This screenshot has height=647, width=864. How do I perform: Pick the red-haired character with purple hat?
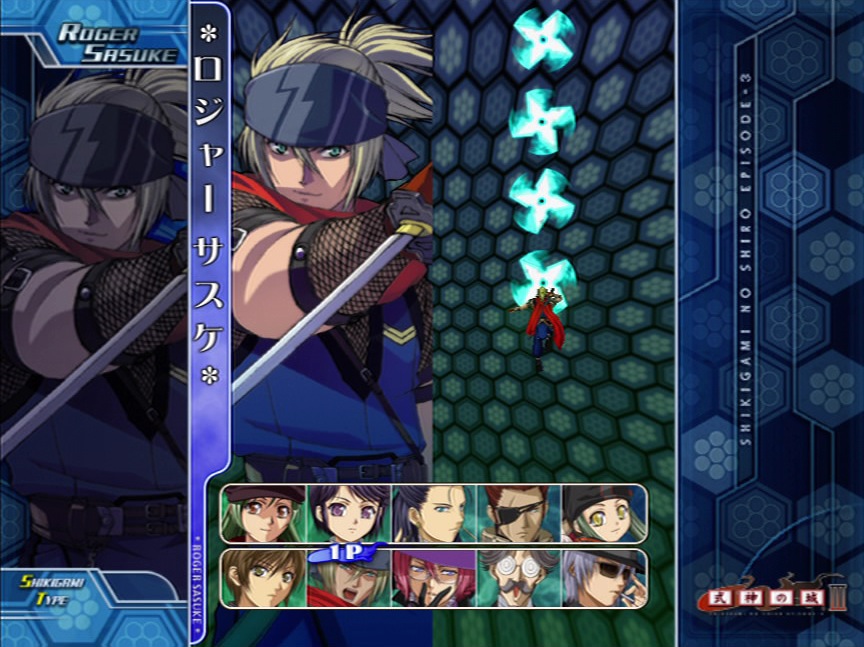tap(434, 578)
